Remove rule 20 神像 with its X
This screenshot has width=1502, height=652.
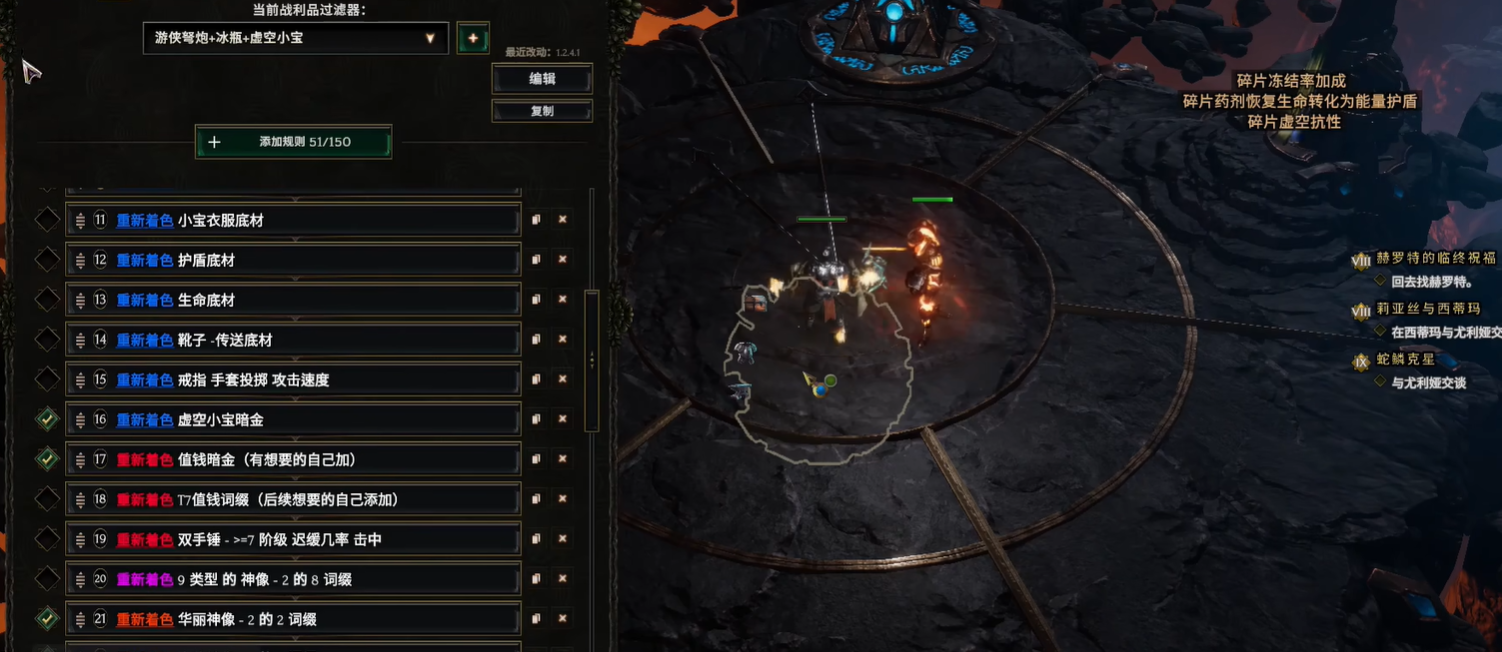coord(563,579)
